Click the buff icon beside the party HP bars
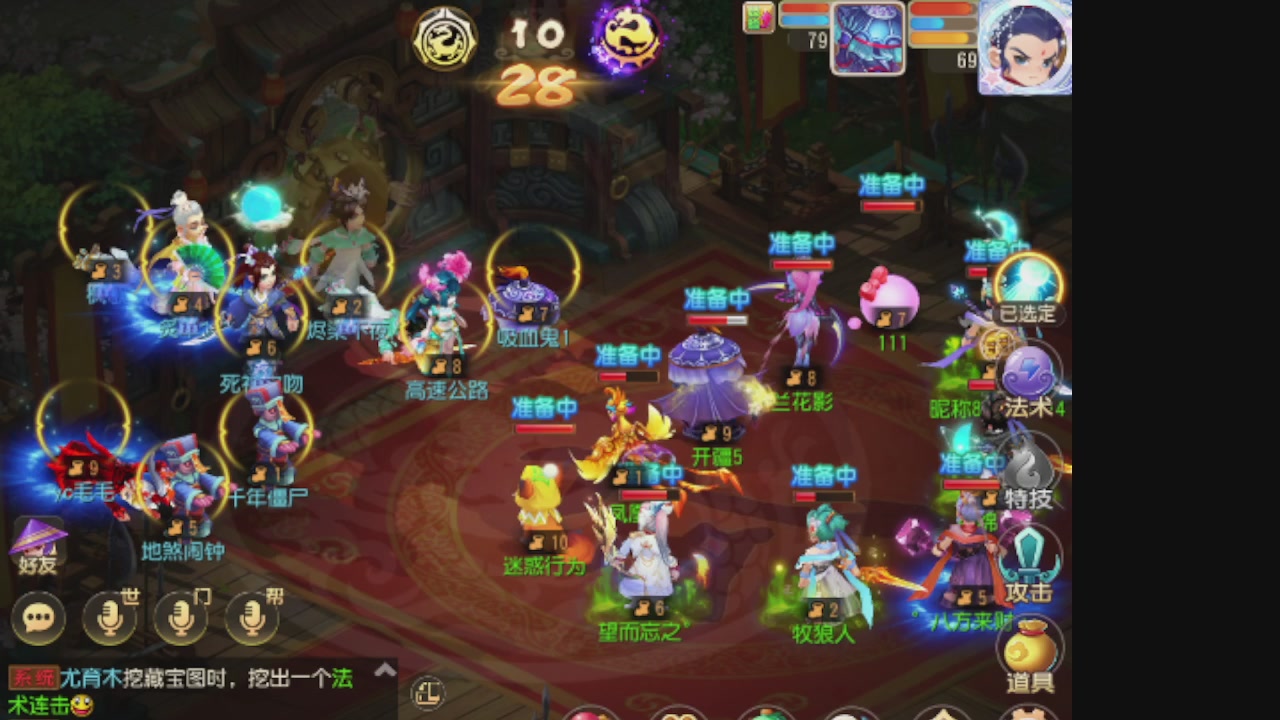The image size is (1280, 720). (759, 18)
